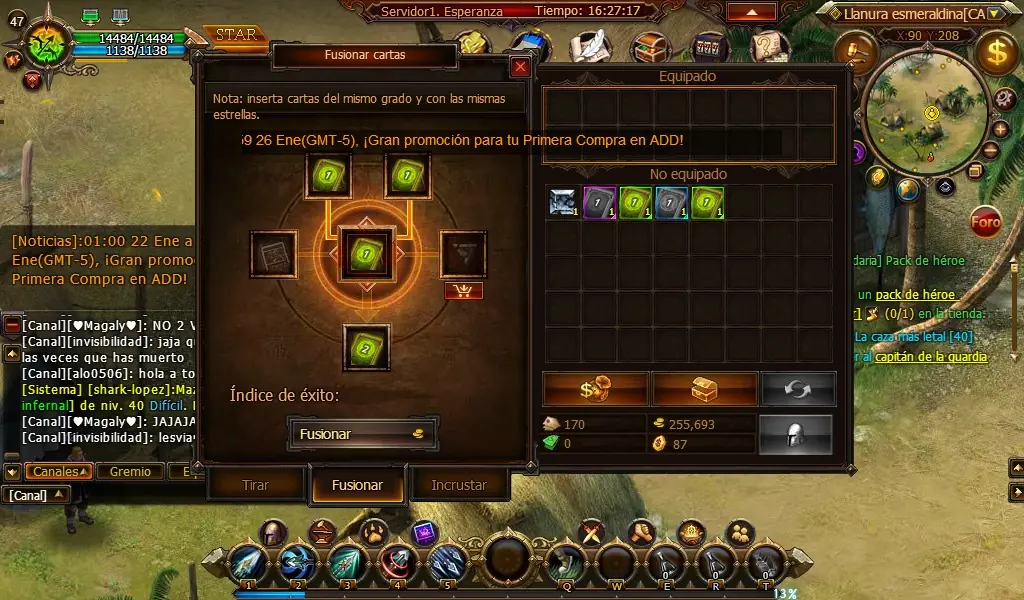This screenshot has height=600, width=1024.
Task: Switch to the Incrustar tab
Action: [459, 485]
